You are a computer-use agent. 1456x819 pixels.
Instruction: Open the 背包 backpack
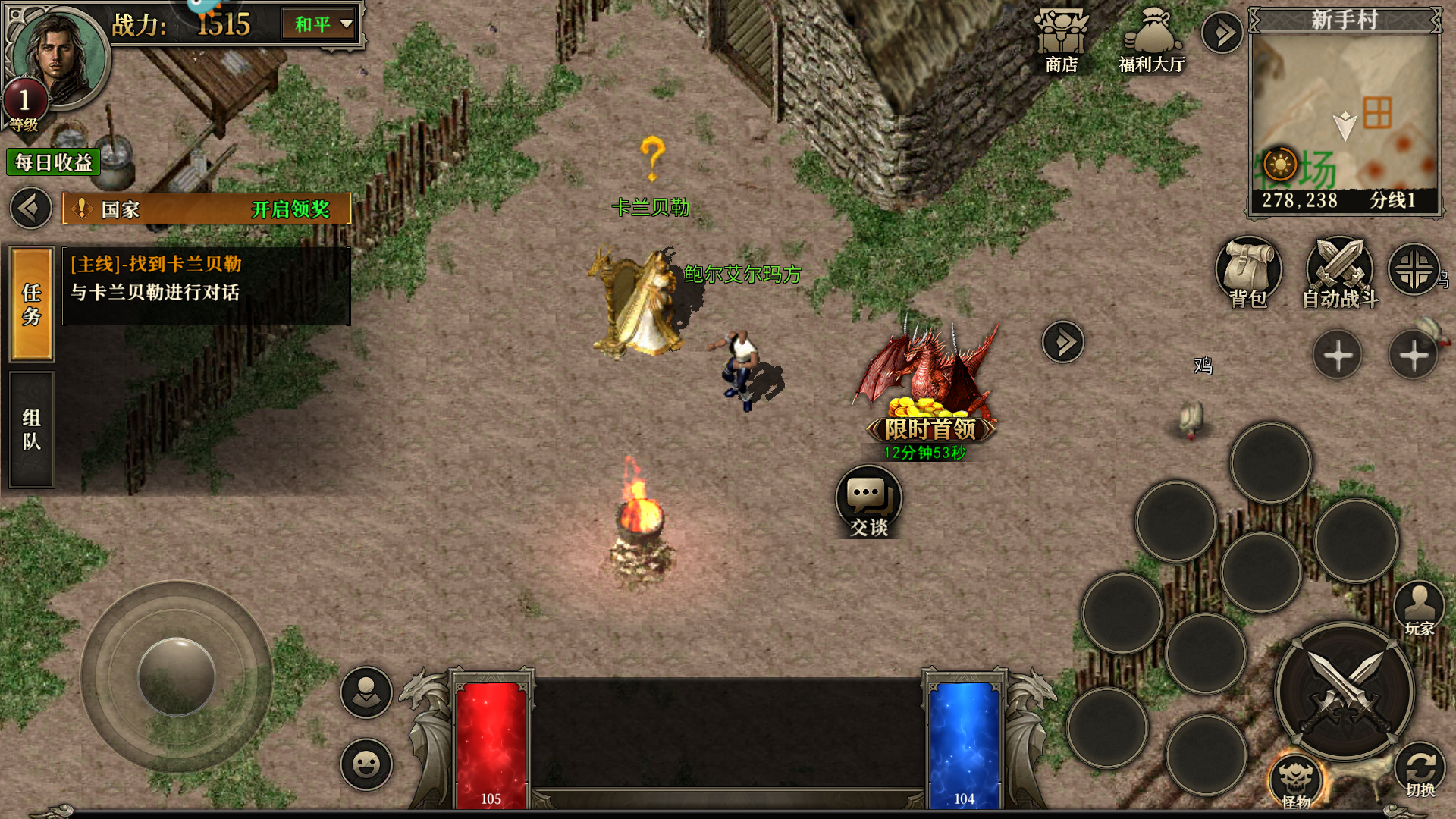tap(1248, 273)
